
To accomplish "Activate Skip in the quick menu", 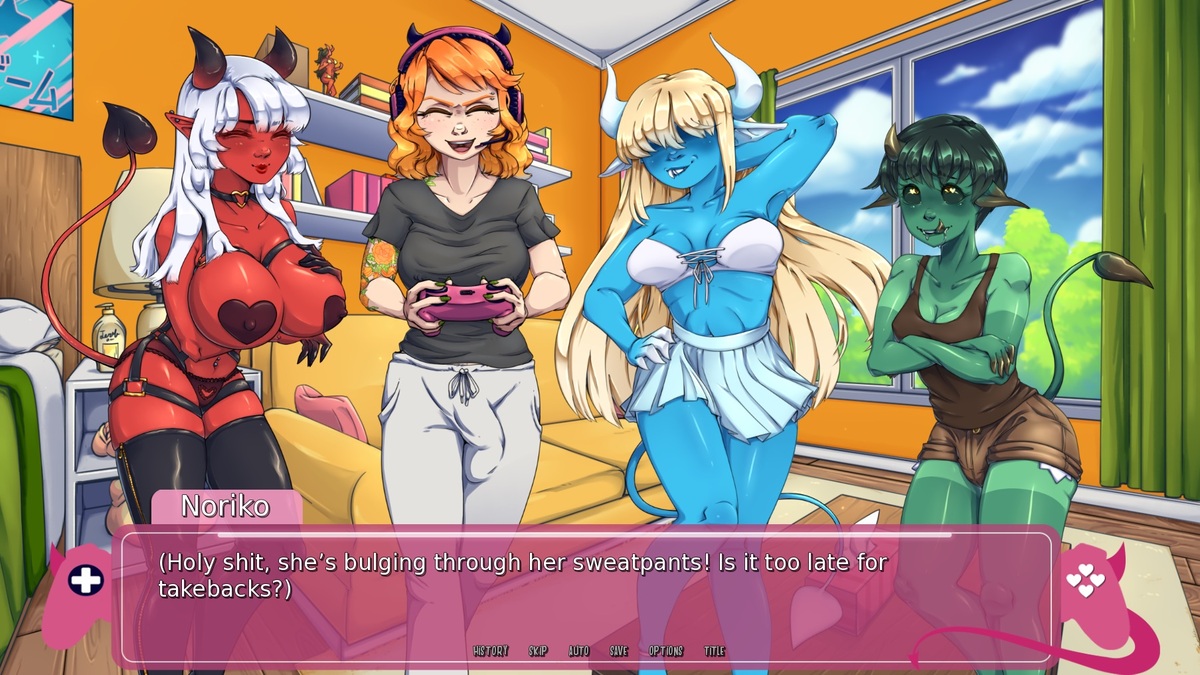I will 538,651.
